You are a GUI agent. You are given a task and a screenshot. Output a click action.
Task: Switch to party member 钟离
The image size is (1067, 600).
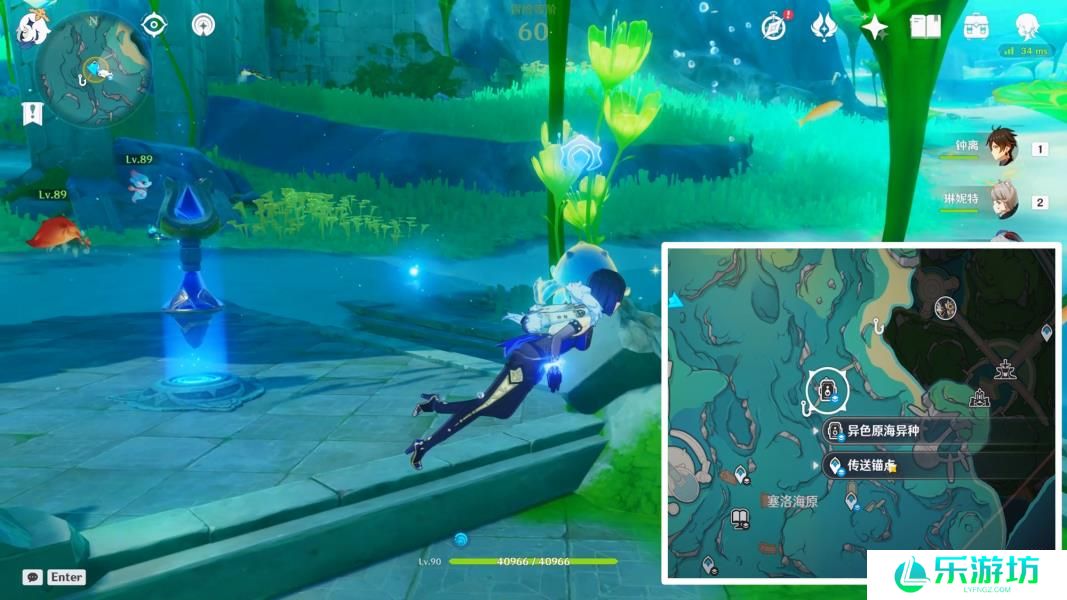click(1001, 148)
